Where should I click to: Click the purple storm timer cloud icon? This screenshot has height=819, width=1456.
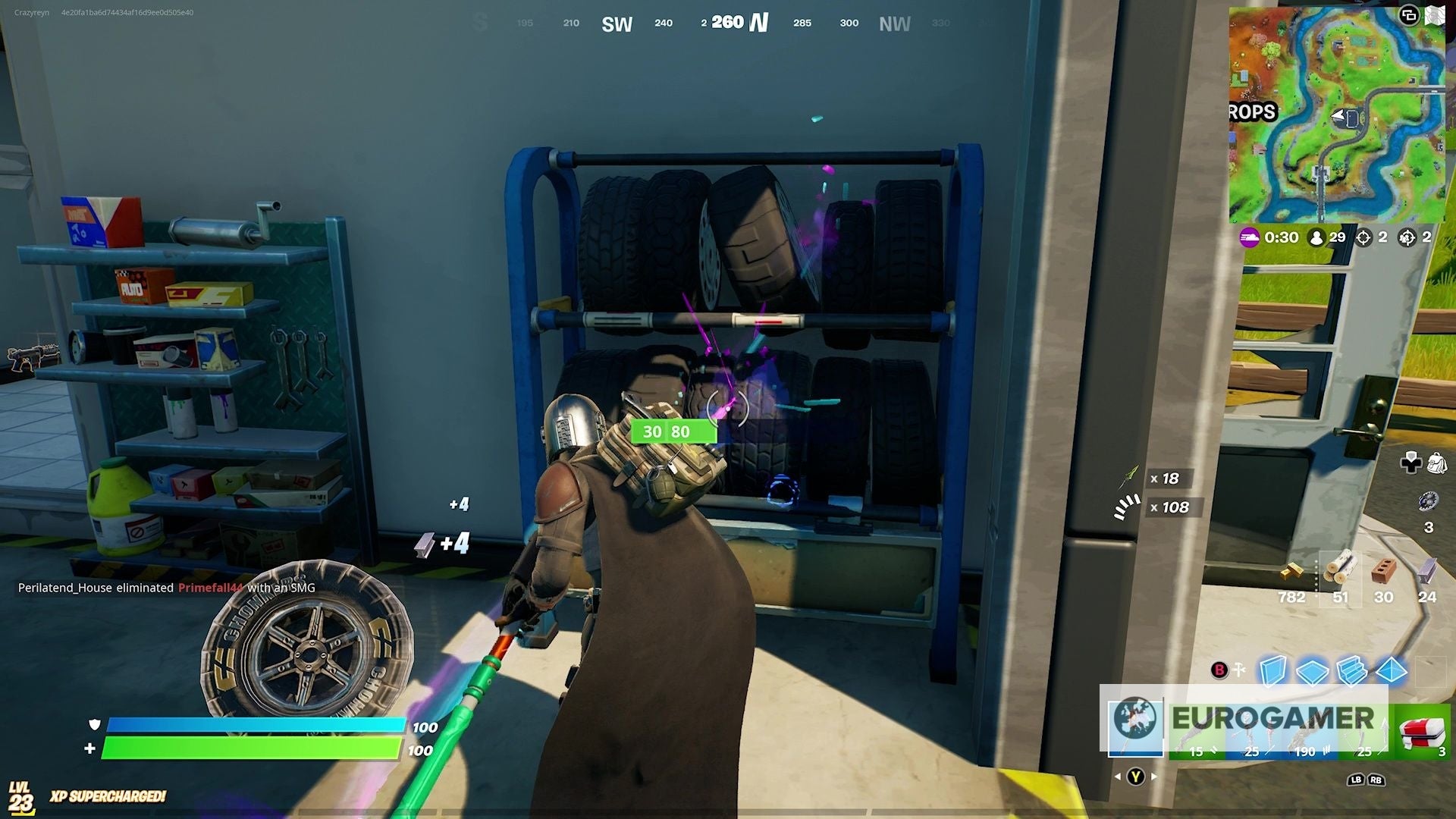pyautogui.click(x=1250, y=237)
